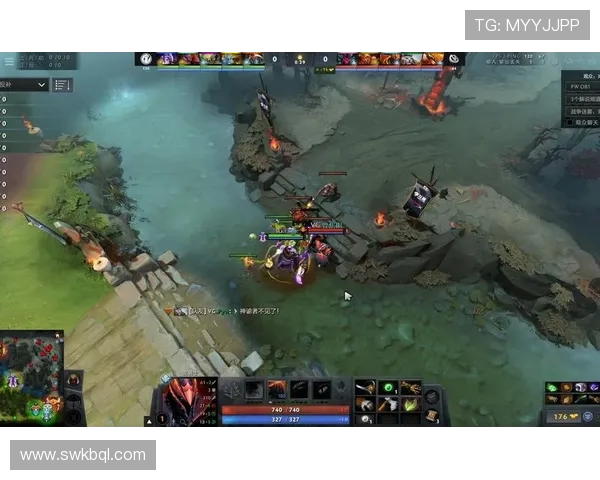This screenshot has height=480, width=600.
Task: Click the day-night game clock
Action: point(299,60)
